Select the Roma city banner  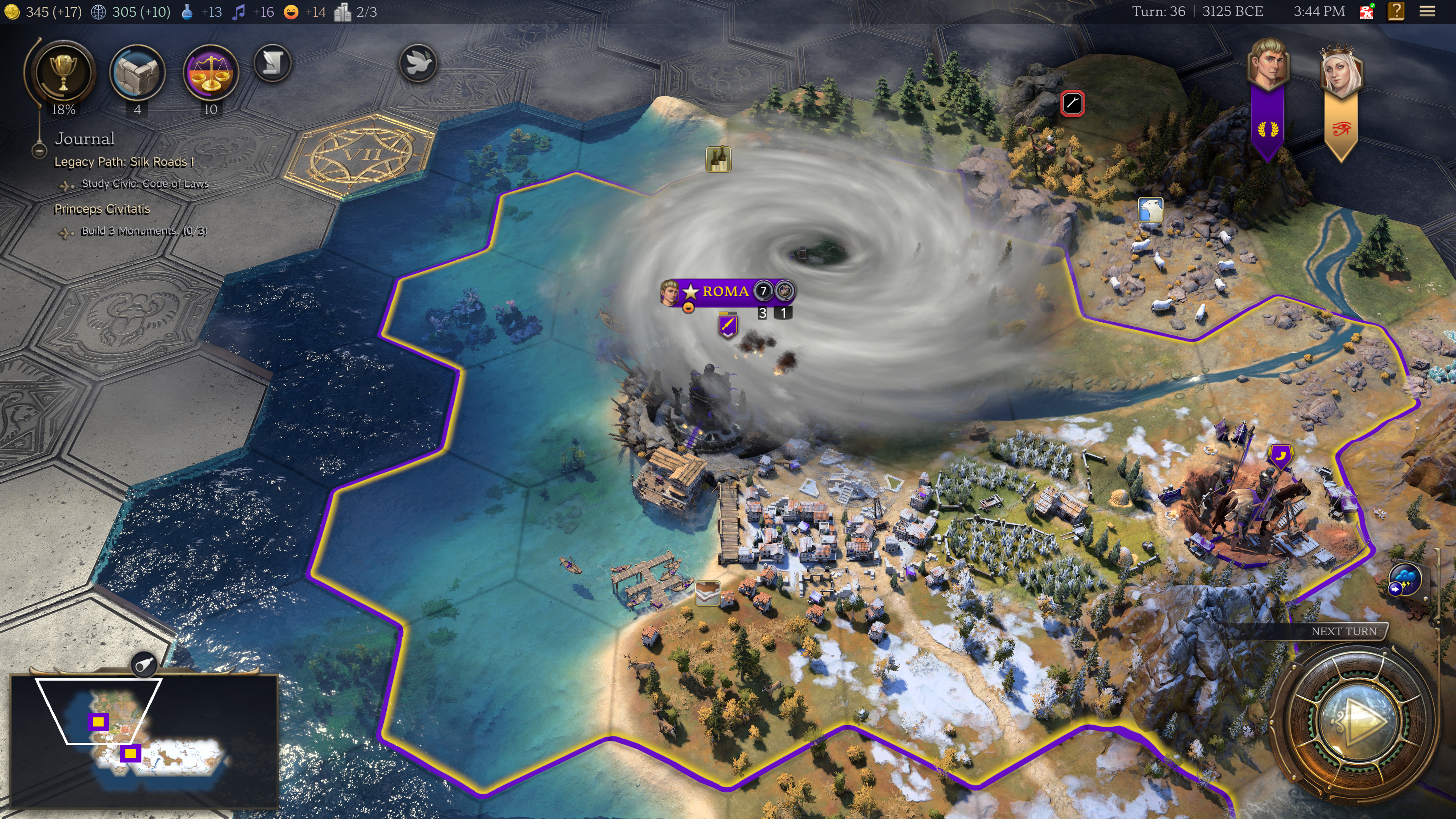click(x=725, y=292)
